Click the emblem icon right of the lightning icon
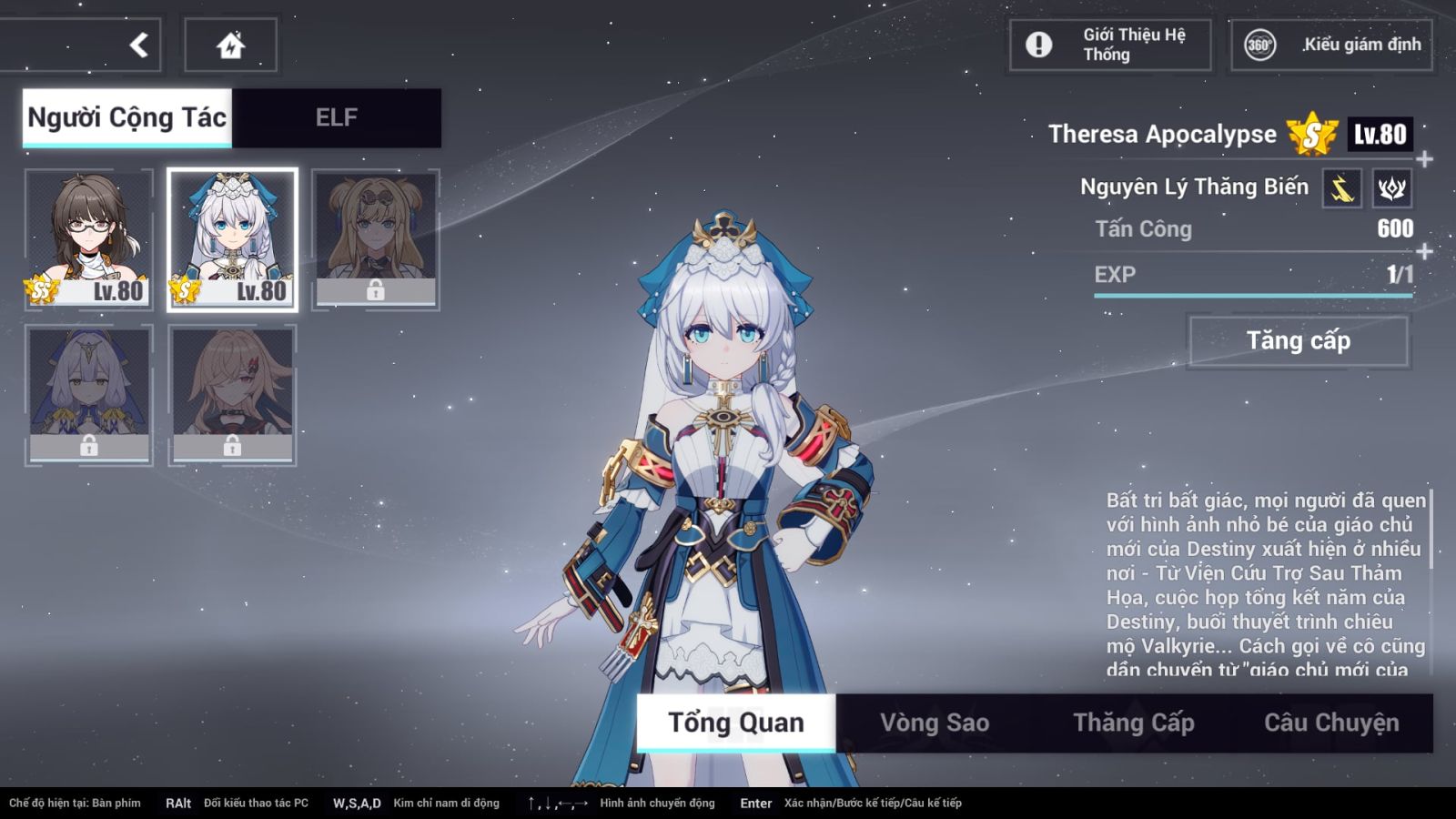This screenshot has height=819, width=1456. click(x=1392, y=187)
